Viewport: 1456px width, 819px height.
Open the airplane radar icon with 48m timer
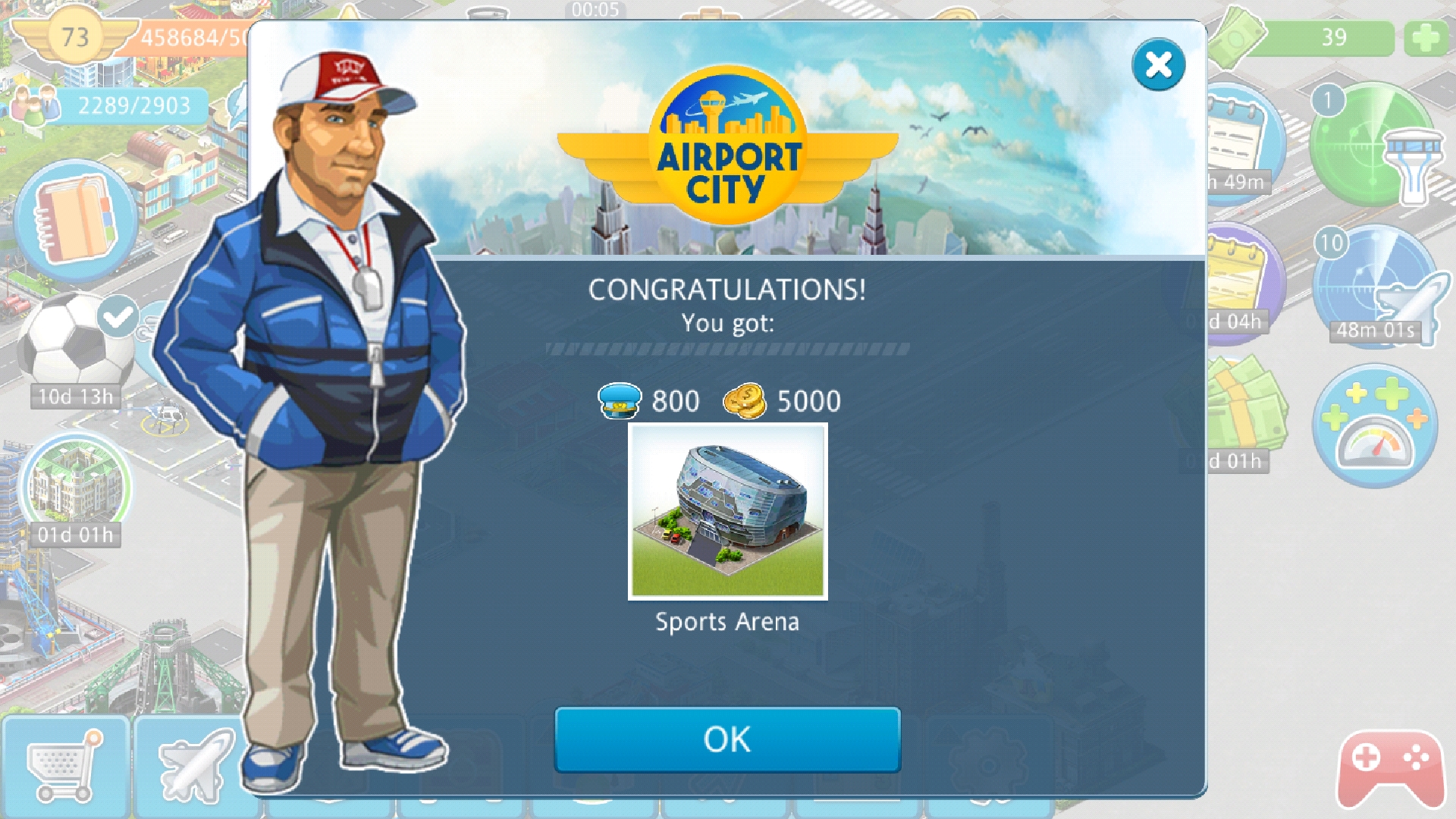[x=1374, y=287]
